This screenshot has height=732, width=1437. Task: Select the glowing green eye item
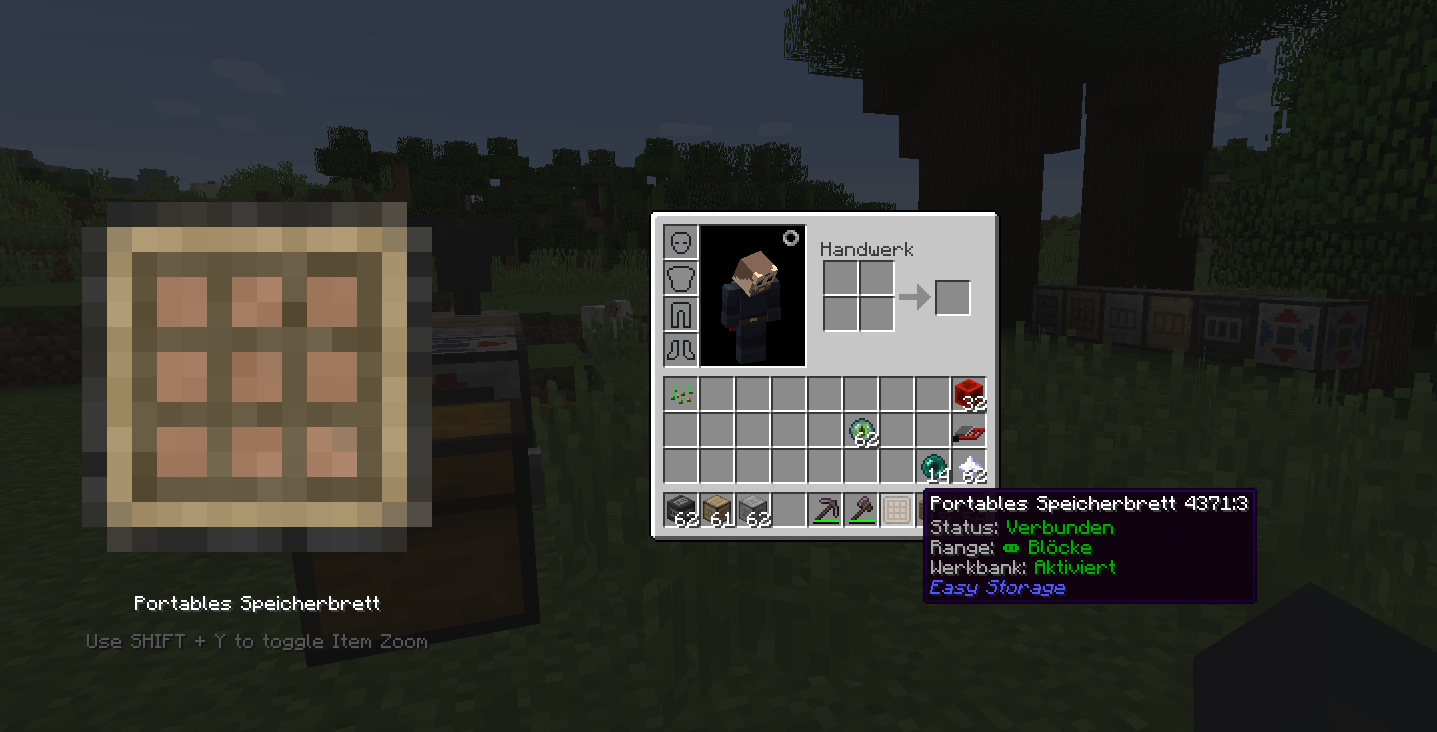click(861, 430)
